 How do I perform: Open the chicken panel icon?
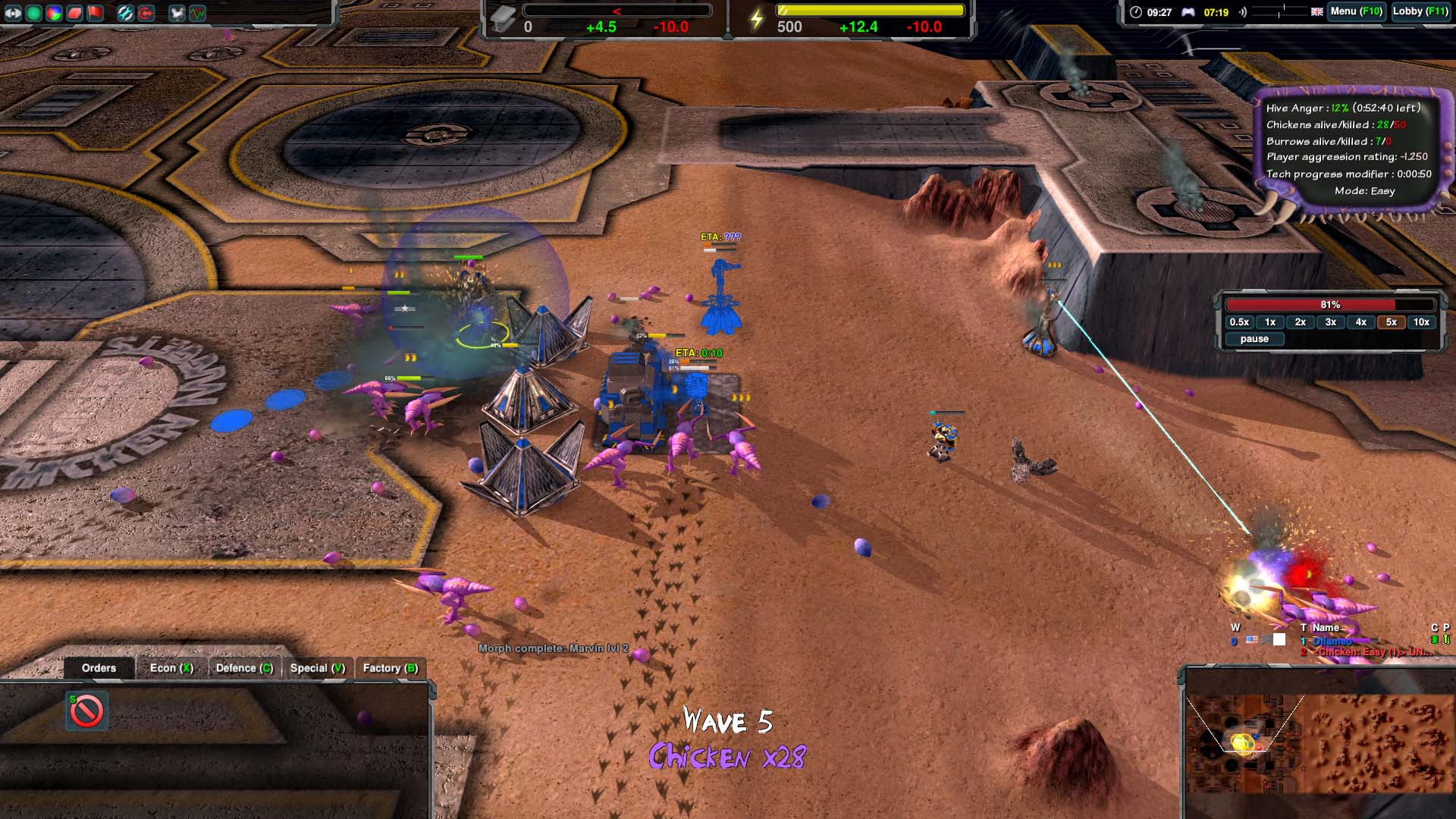pyautogui.click(x=177, y=13)
